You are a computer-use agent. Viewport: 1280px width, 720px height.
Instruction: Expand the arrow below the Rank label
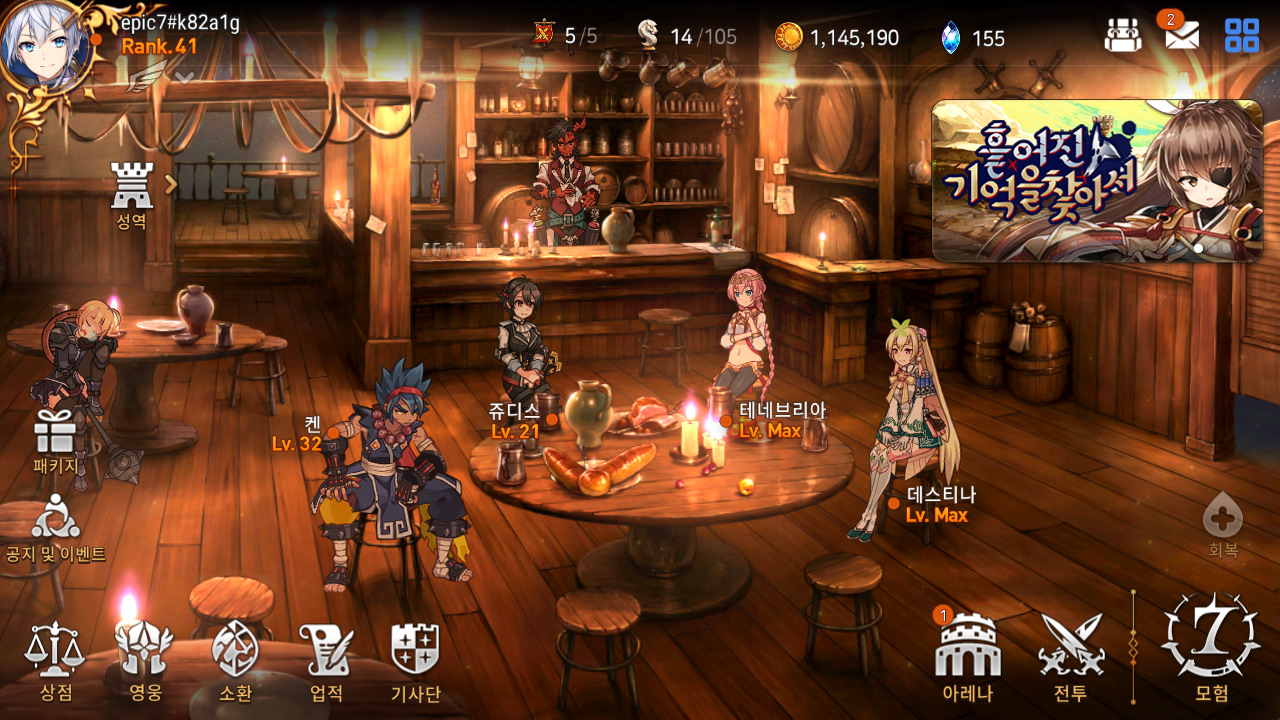(184, 75)
